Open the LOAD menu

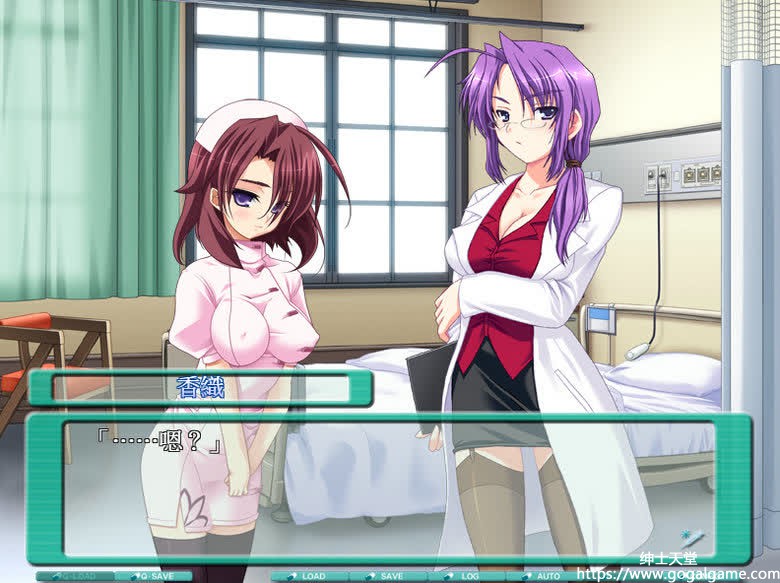click(309, 576)
